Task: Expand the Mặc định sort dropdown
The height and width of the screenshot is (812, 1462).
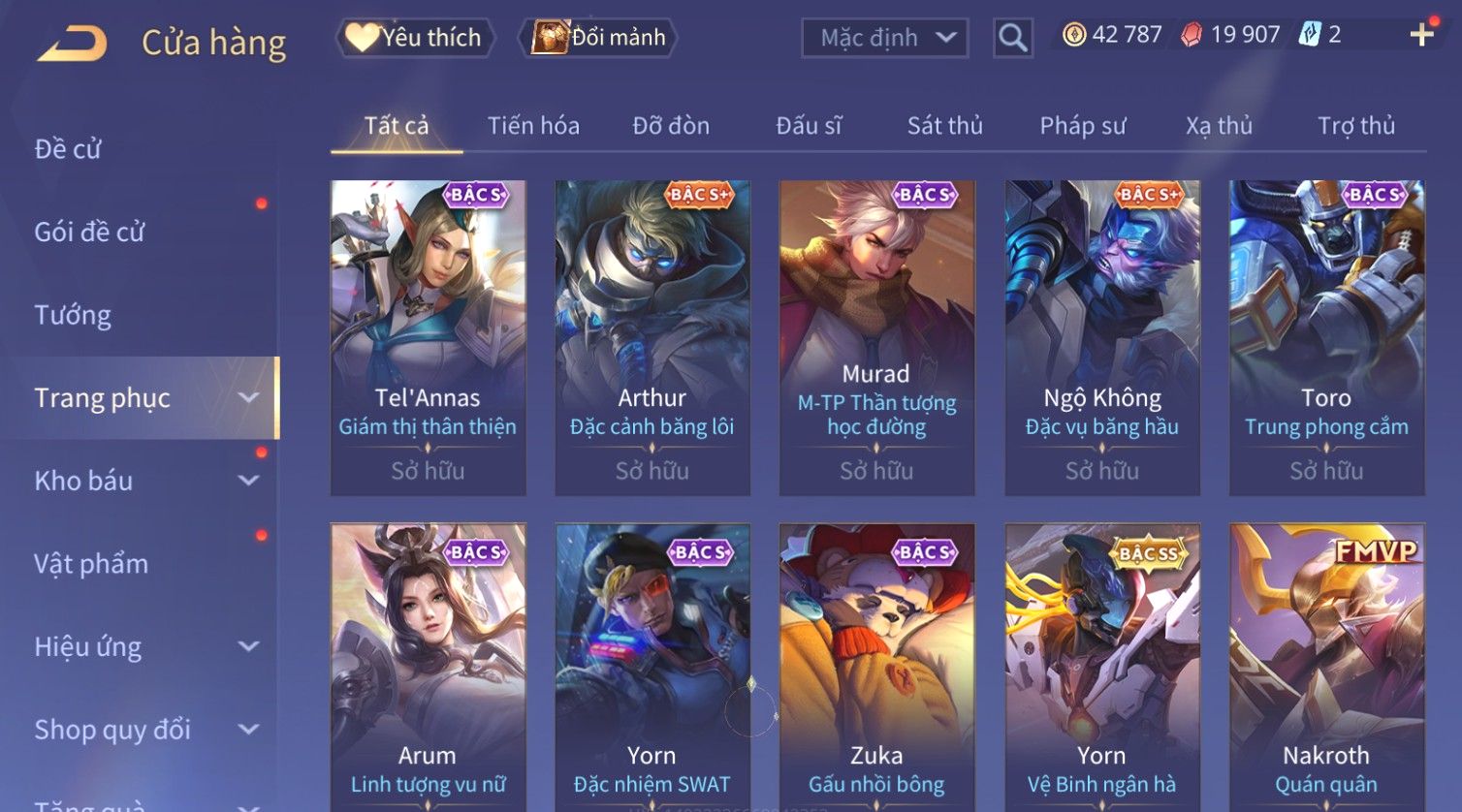Action: click(x=884, y=38)
